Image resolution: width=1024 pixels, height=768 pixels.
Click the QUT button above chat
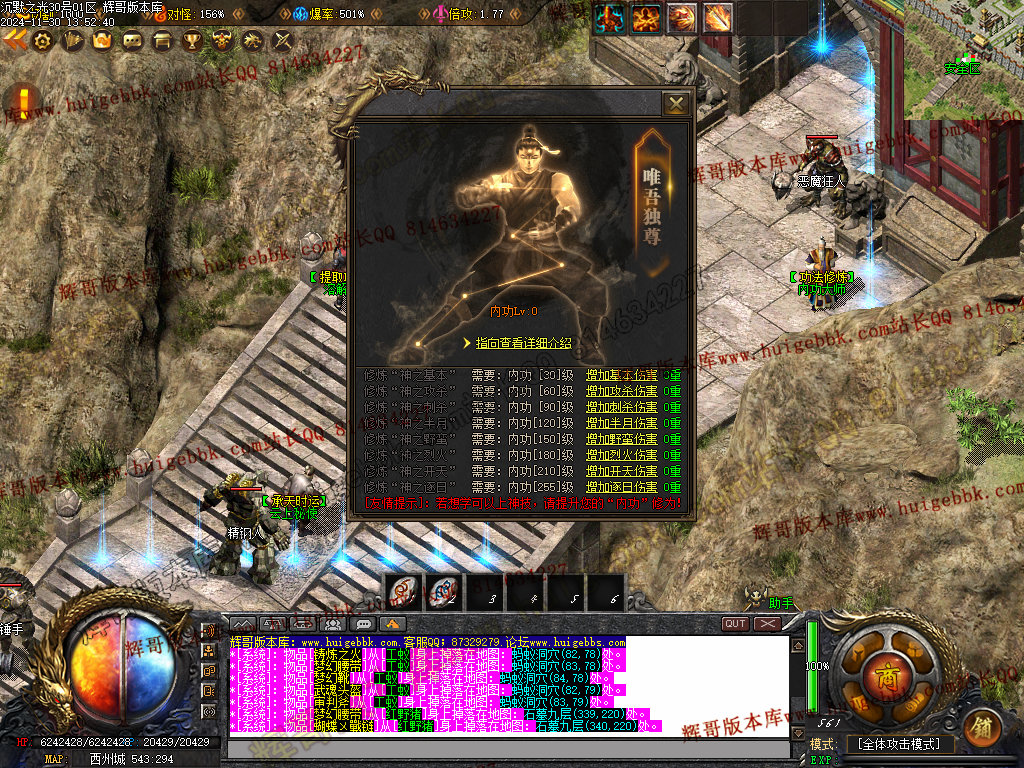pos(735,624)
